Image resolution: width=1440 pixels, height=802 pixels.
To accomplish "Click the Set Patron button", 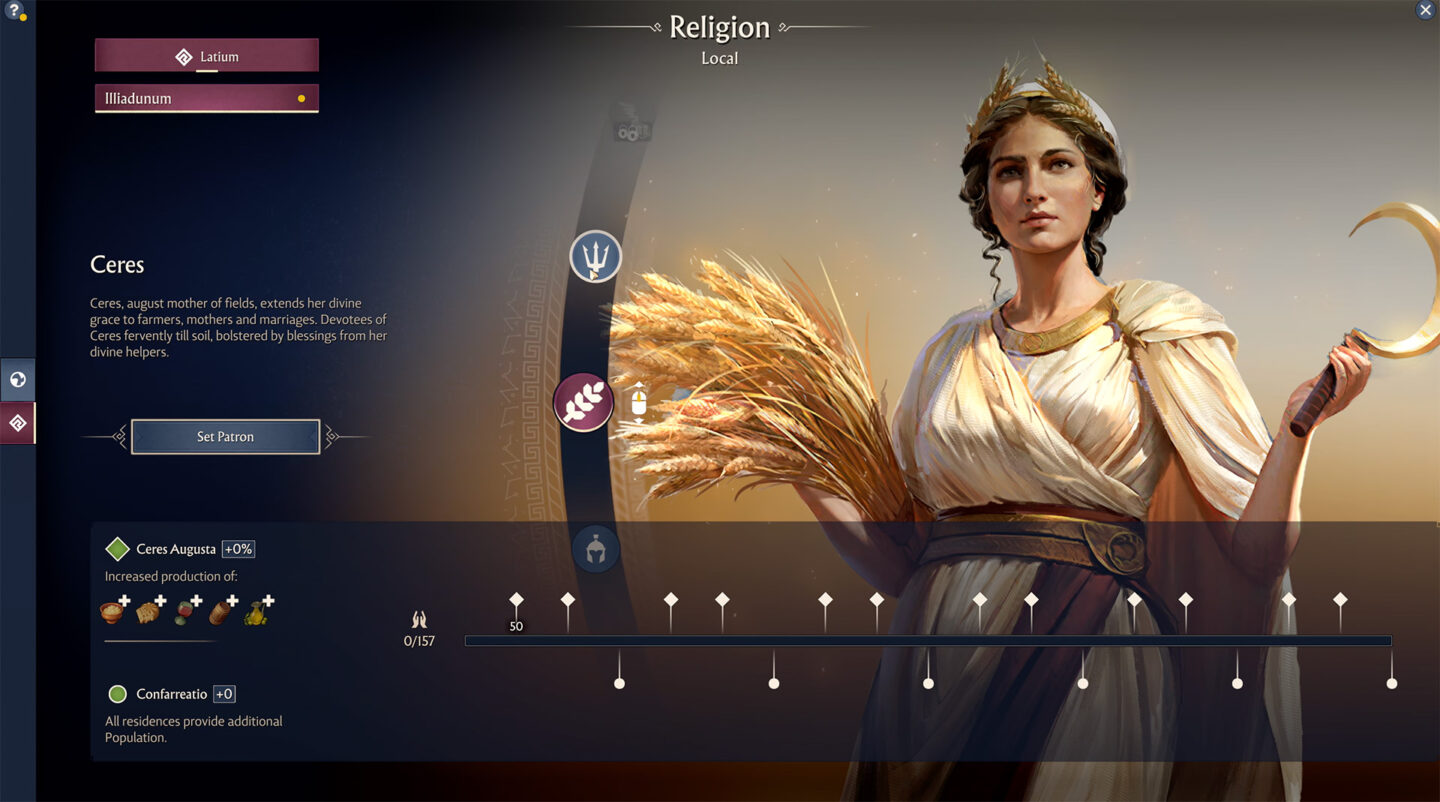I will point(225,436).
